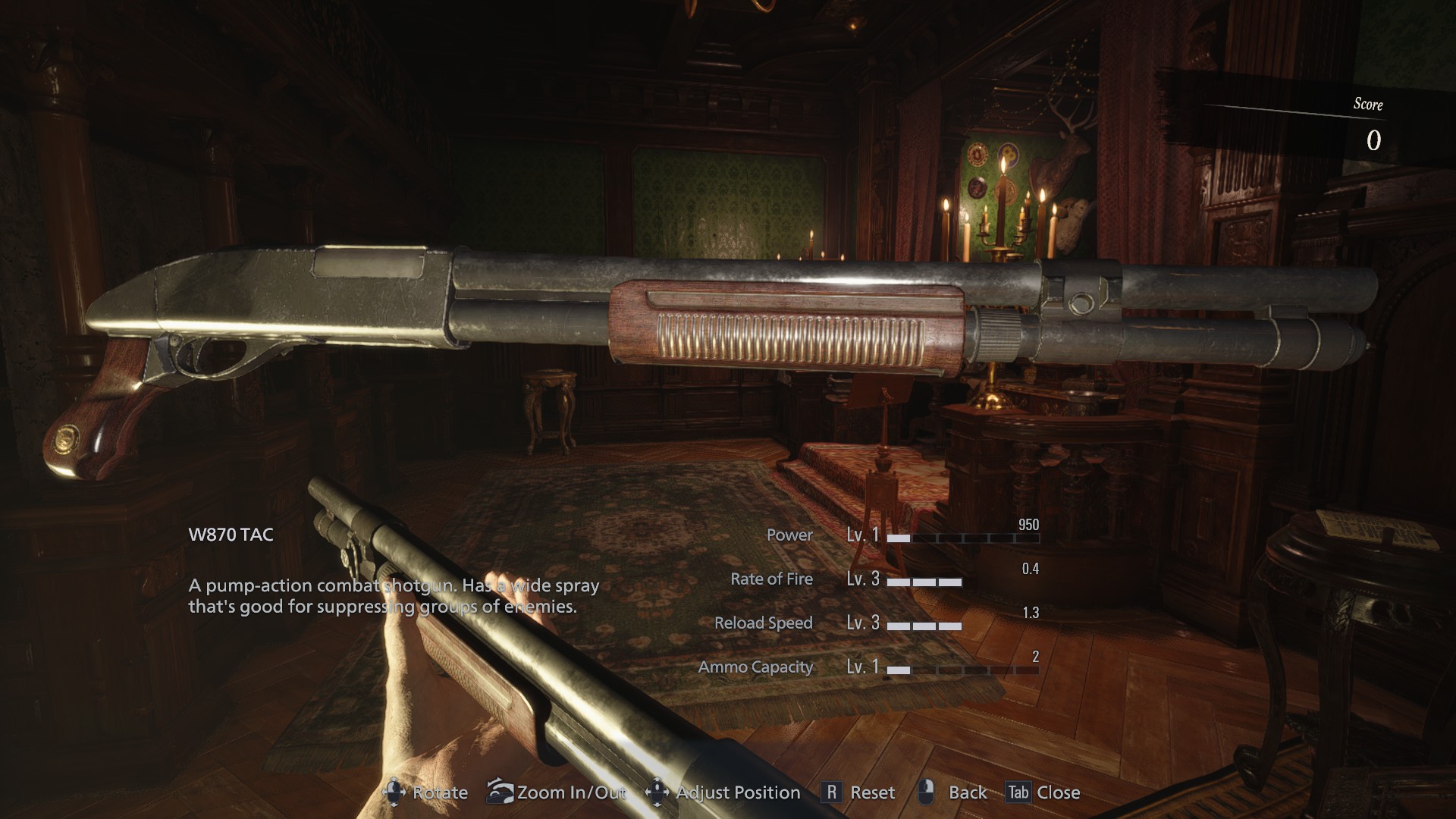
Task: Click the Adjust Position directional pad icon
Action: click(657, 792)
